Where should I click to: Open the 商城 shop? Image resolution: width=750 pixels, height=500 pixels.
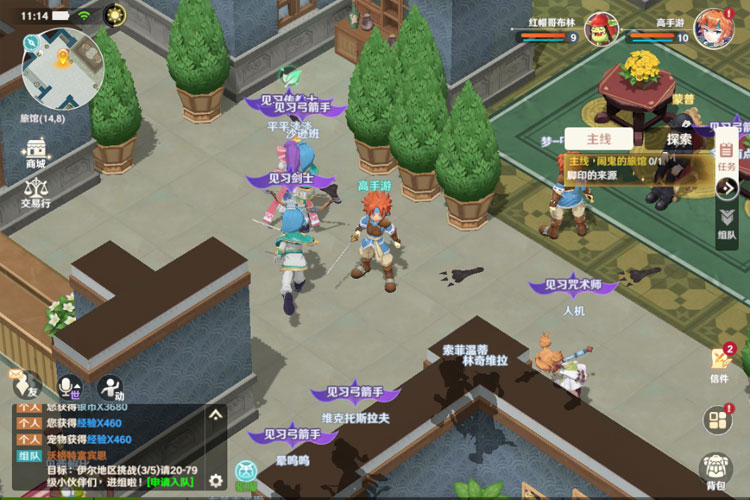[x=37, y=151]
